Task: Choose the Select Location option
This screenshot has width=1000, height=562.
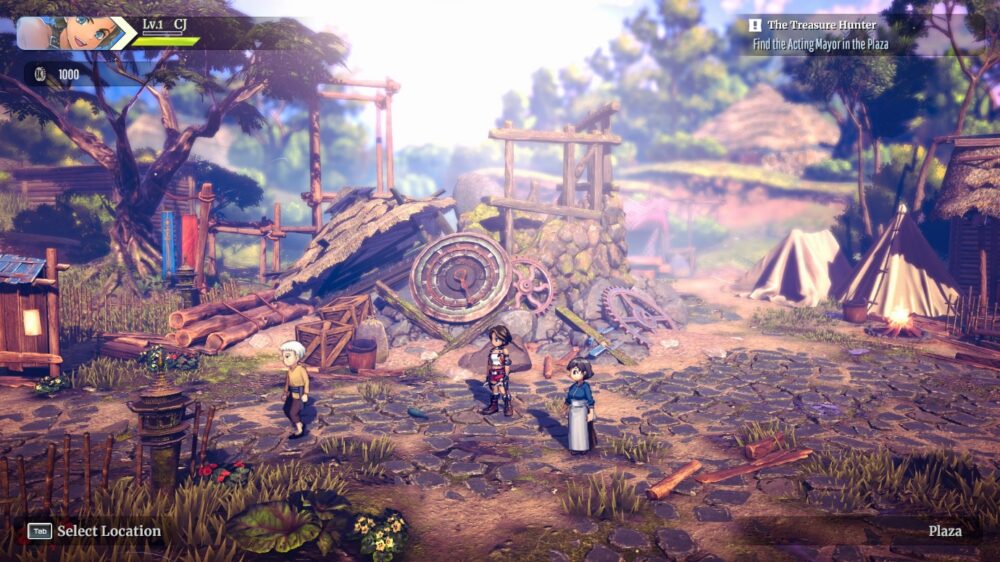Action: point(96,531)
